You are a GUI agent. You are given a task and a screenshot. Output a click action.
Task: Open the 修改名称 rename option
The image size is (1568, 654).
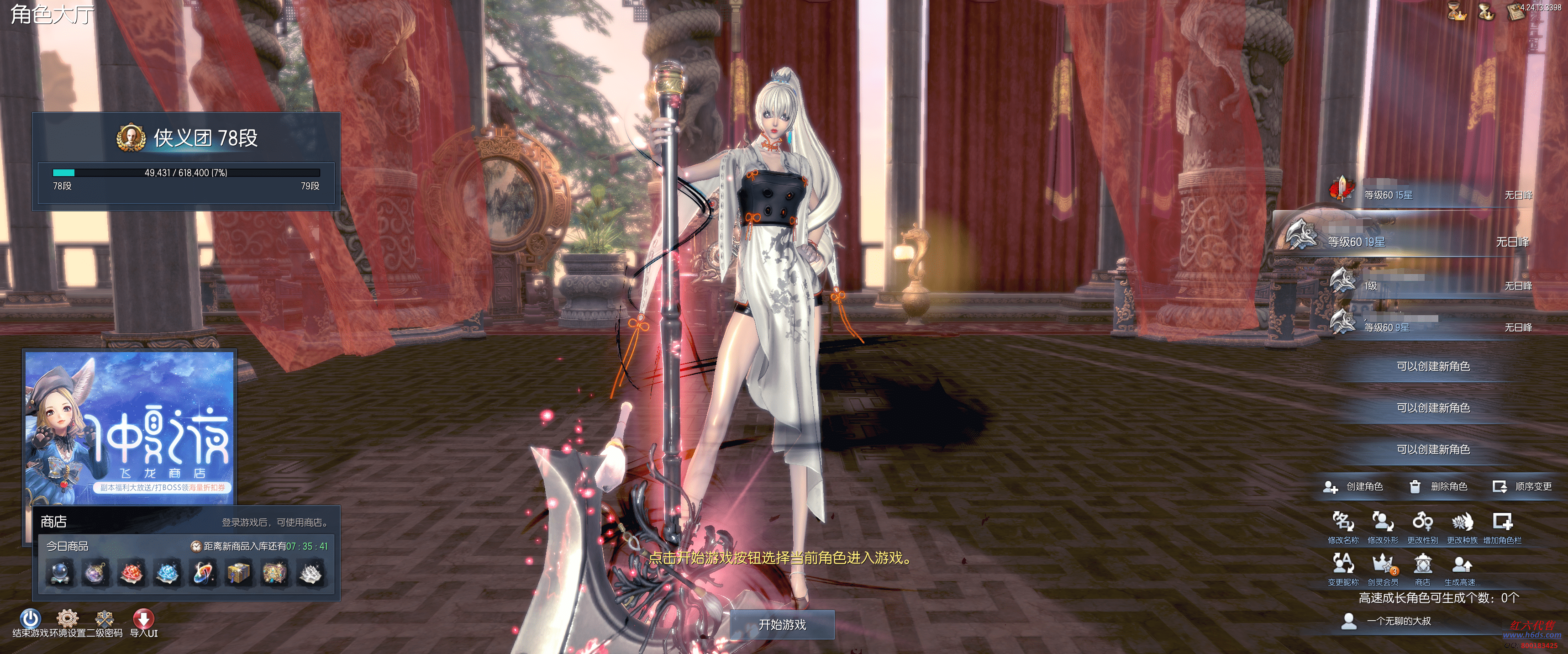tap(1343, 524)
